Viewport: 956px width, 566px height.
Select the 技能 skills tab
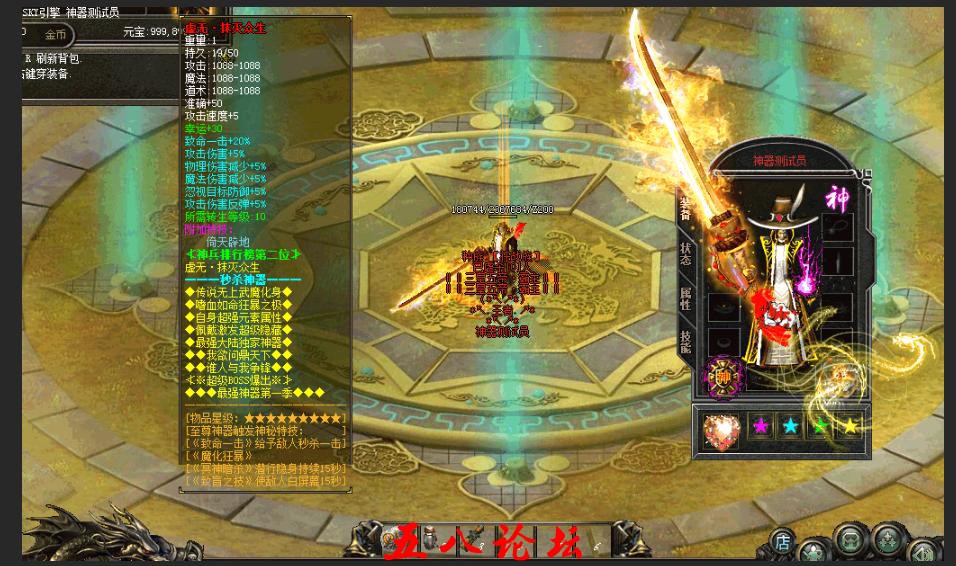pyautogui.click(x=686, y=342)
